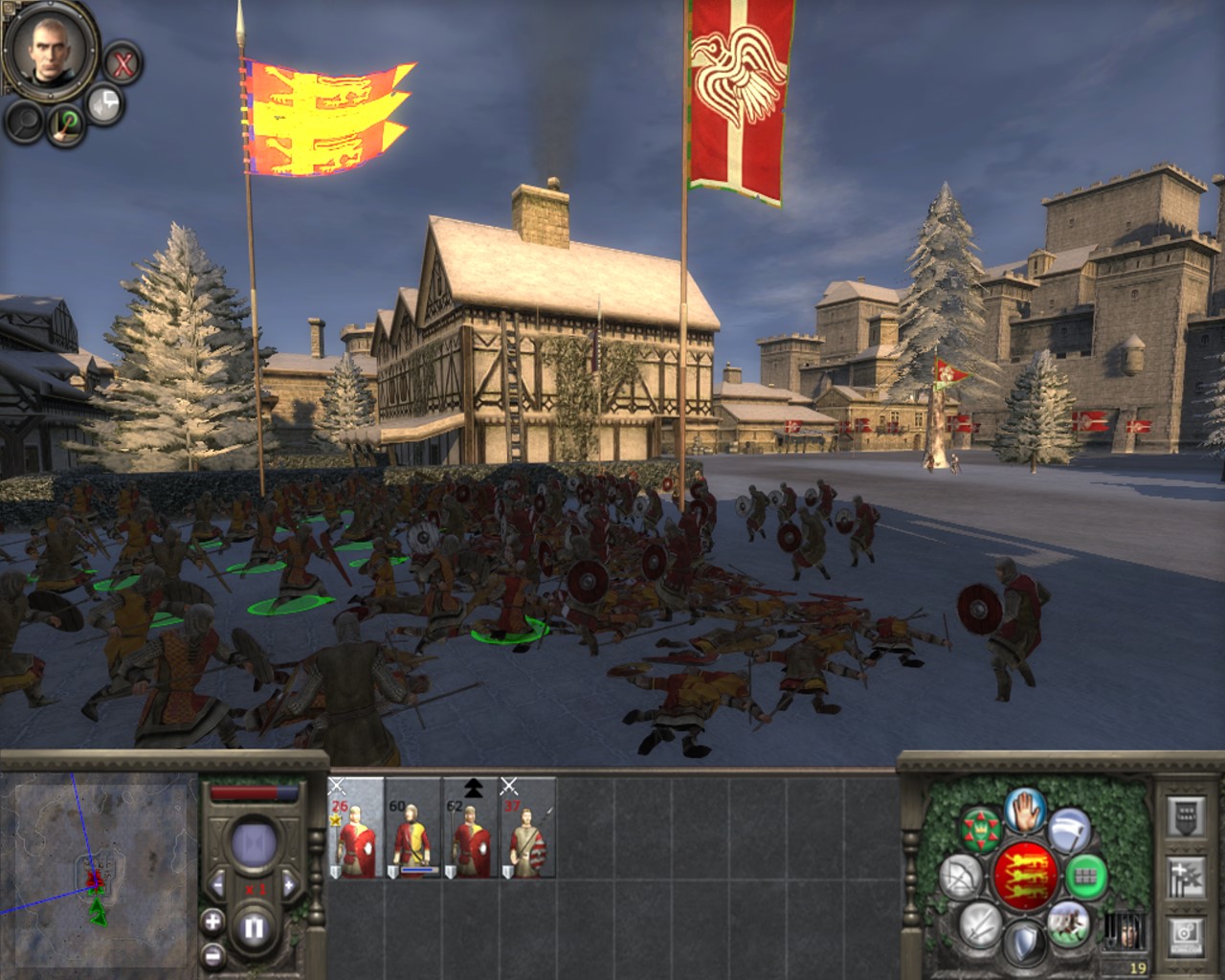Select the spearman unit card with 37 soldiers
The width and height of the screenshot is (1225, 980).
click(528, 829)
